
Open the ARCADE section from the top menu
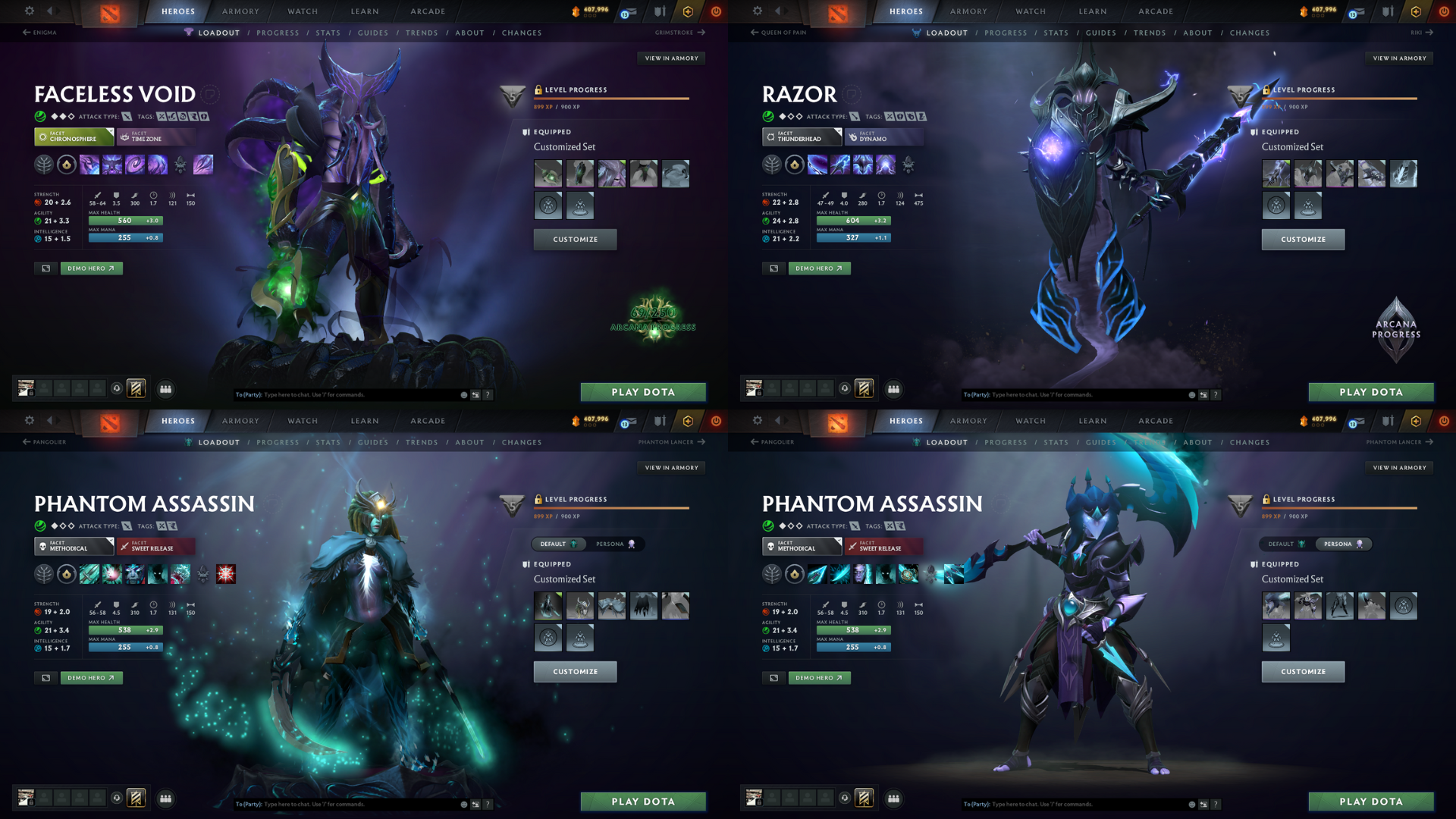click(427, 11)
